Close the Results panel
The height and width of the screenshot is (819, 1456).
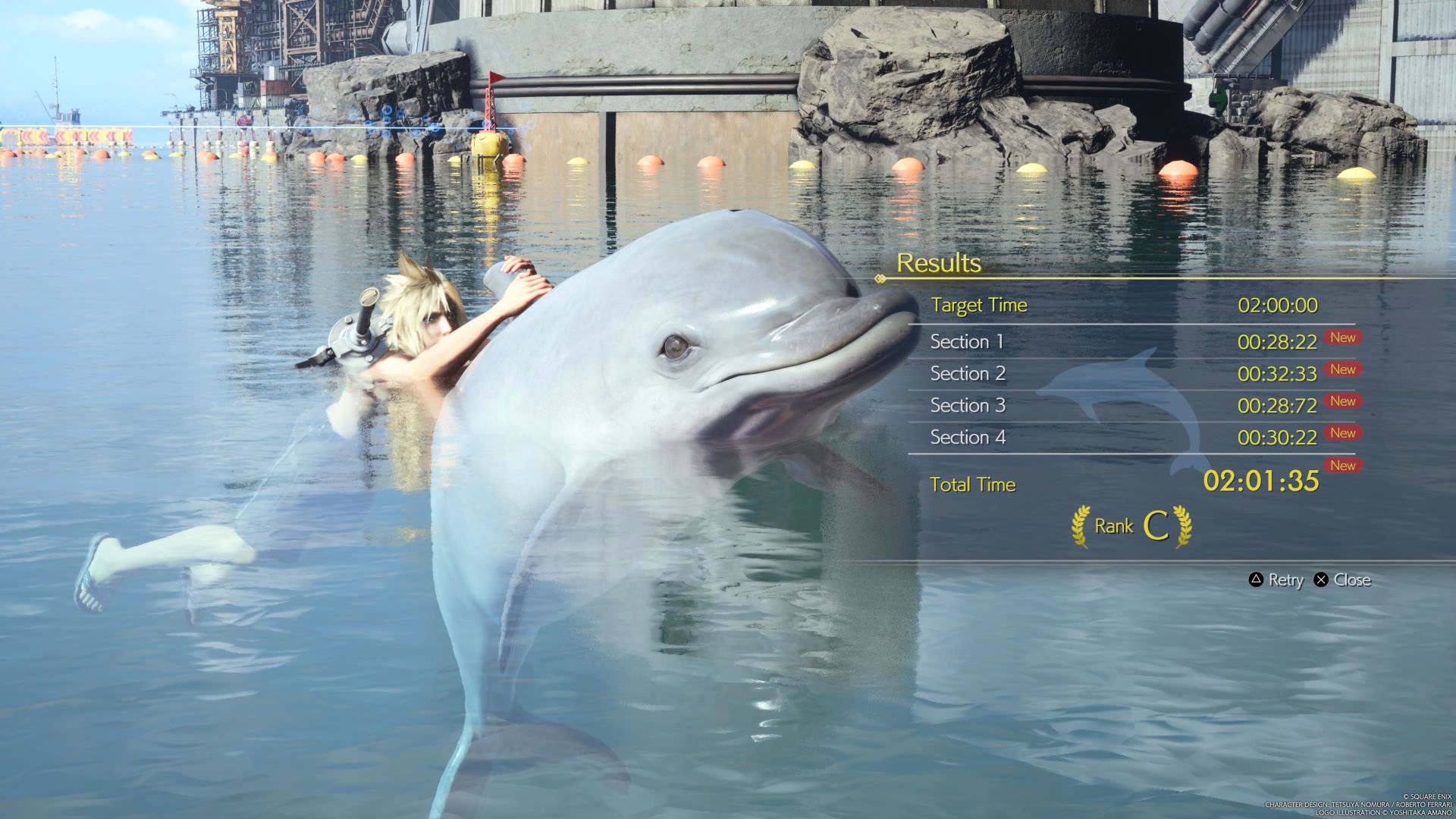tap(1342, 580)
